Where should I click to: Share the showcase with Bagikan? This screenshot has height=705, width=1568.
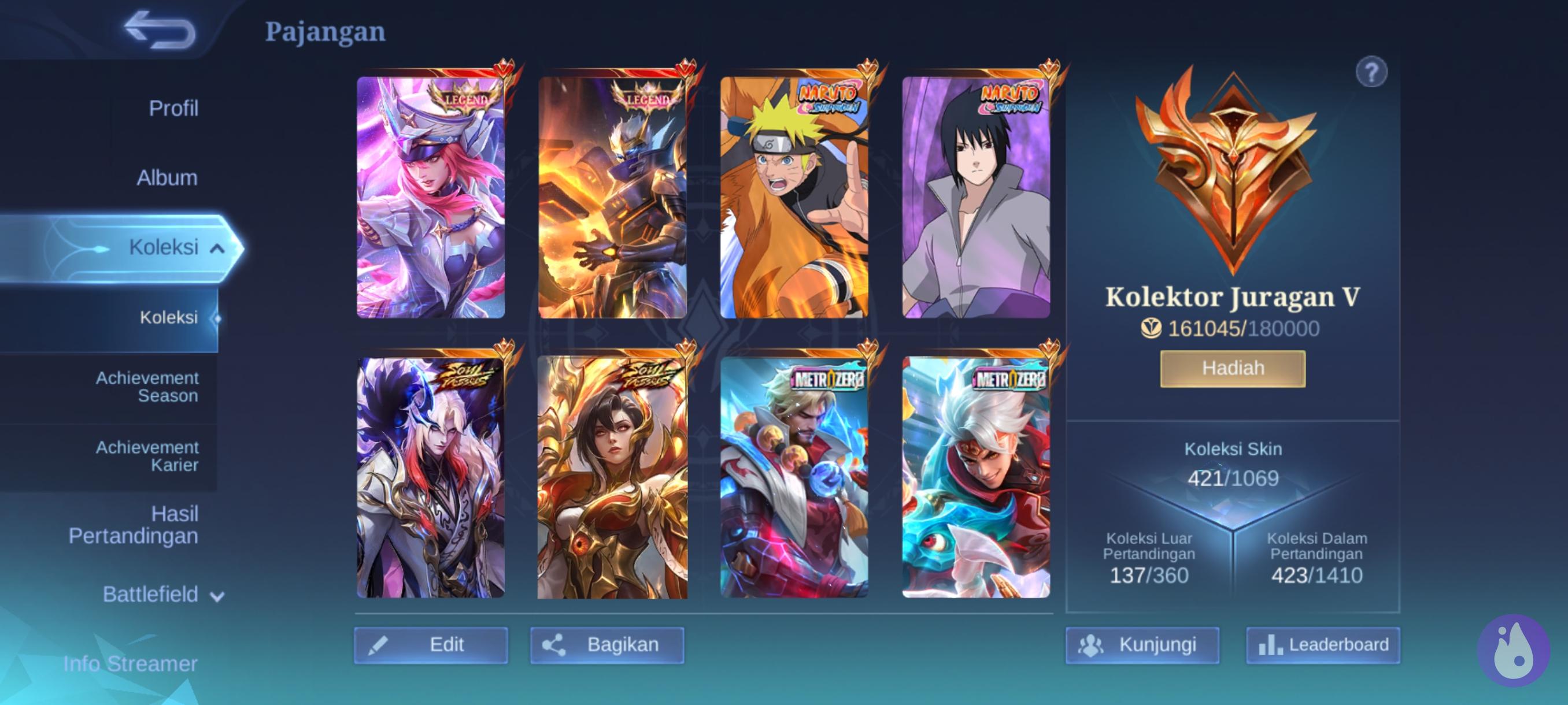[607, 645]
